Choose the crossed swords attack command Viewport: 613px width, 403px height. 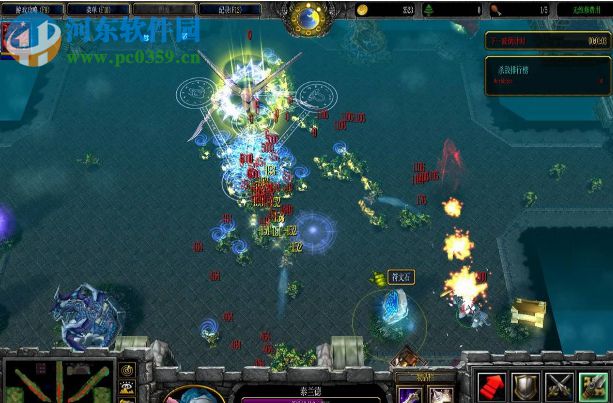pyautogui.click(x=558, y=386)
